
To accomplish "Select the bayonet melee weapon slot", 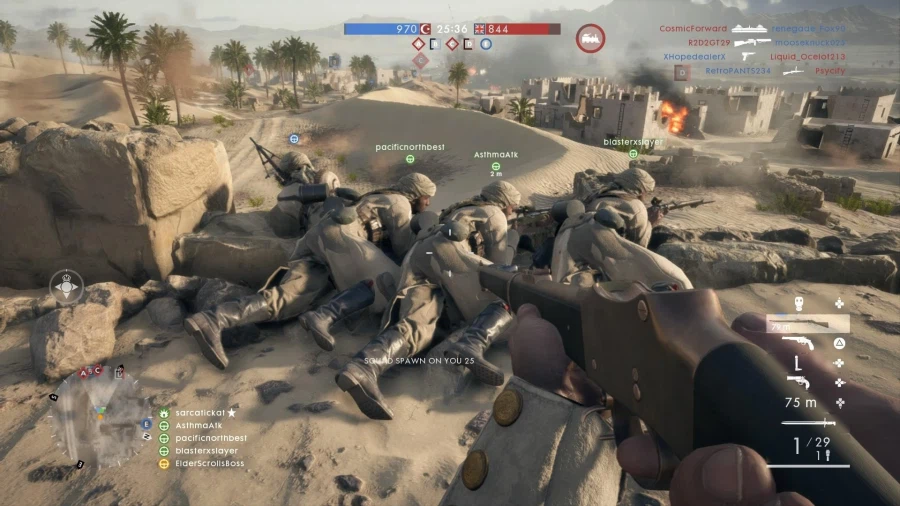I will click(808, 422).
